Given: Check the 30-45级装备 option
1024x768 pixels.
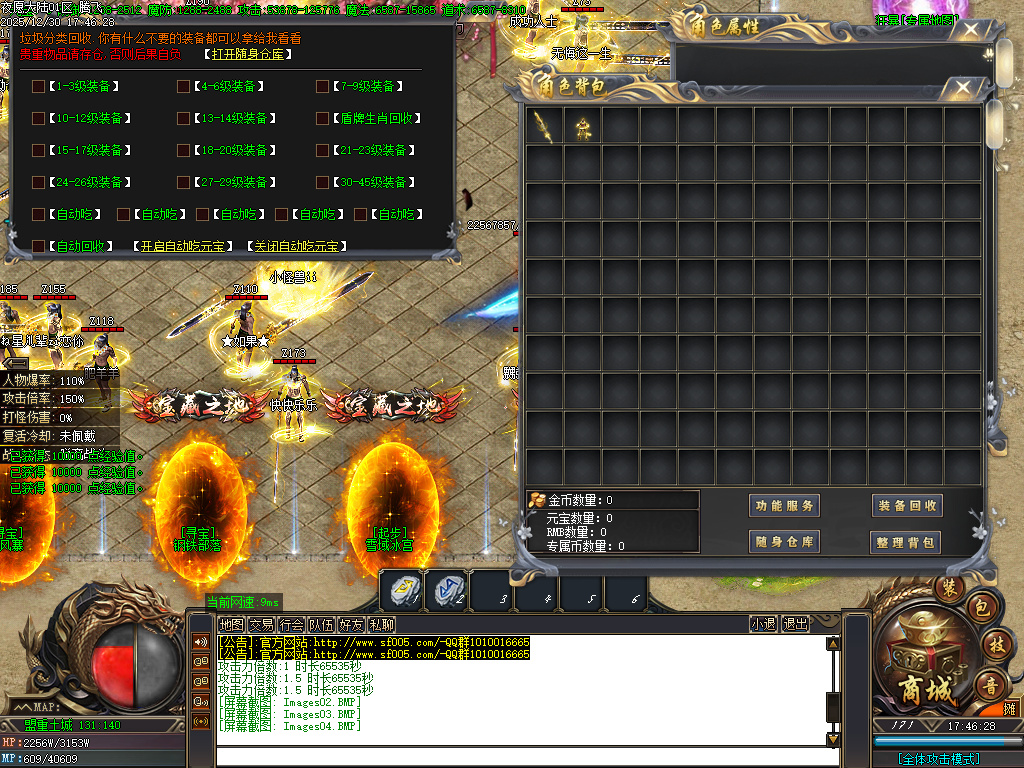Looking at the screenshot, I should click(322, 182).
